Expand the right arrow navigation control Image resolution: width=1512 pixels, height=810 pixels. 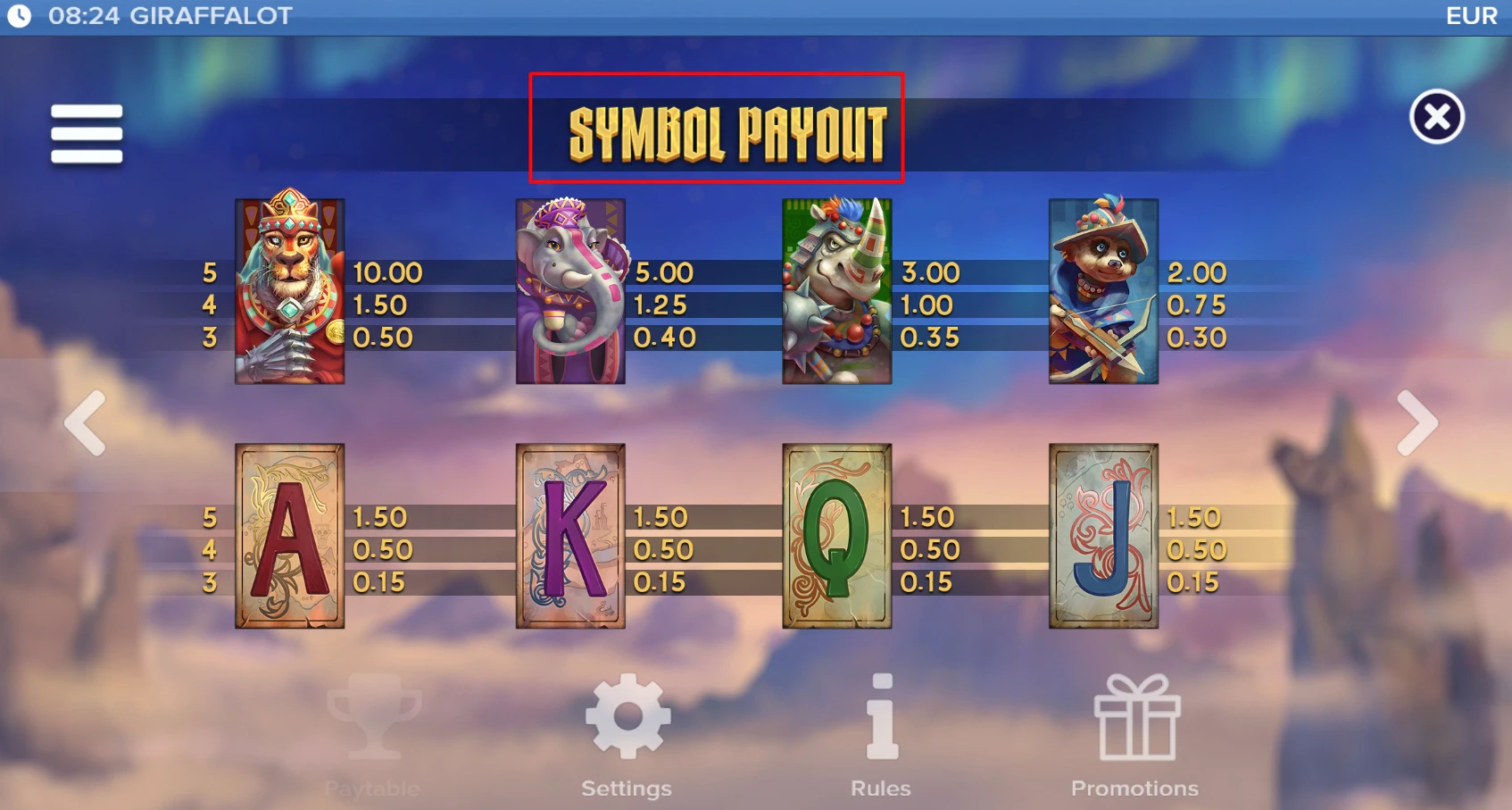click(x=1417, y=422)
